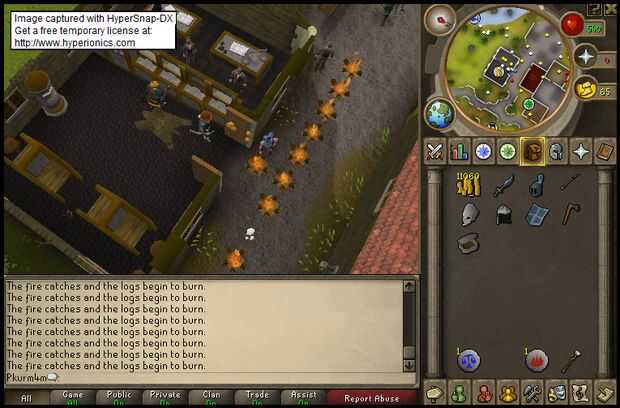This screenshot has height=408, width=620.
Task: Open the world map globe icon
Action: 440,111
